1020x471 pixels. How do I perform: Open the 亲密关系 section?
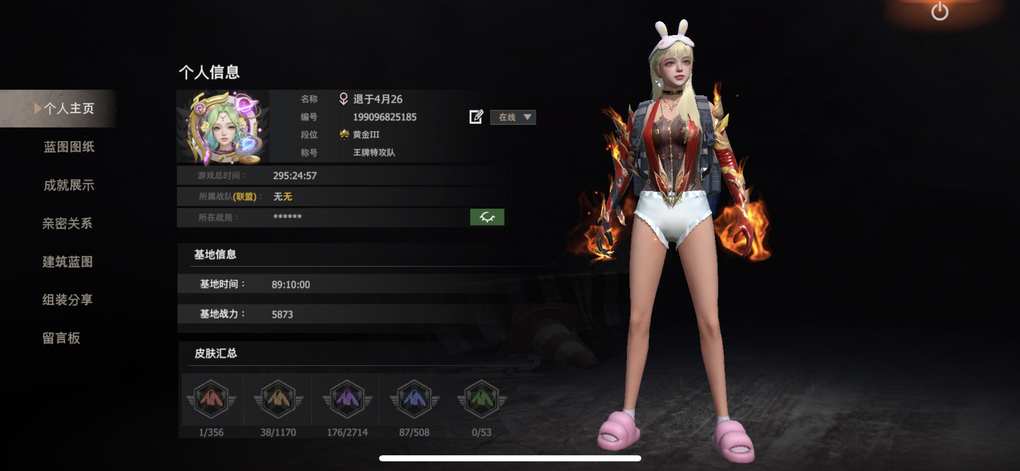pos(68,223)
